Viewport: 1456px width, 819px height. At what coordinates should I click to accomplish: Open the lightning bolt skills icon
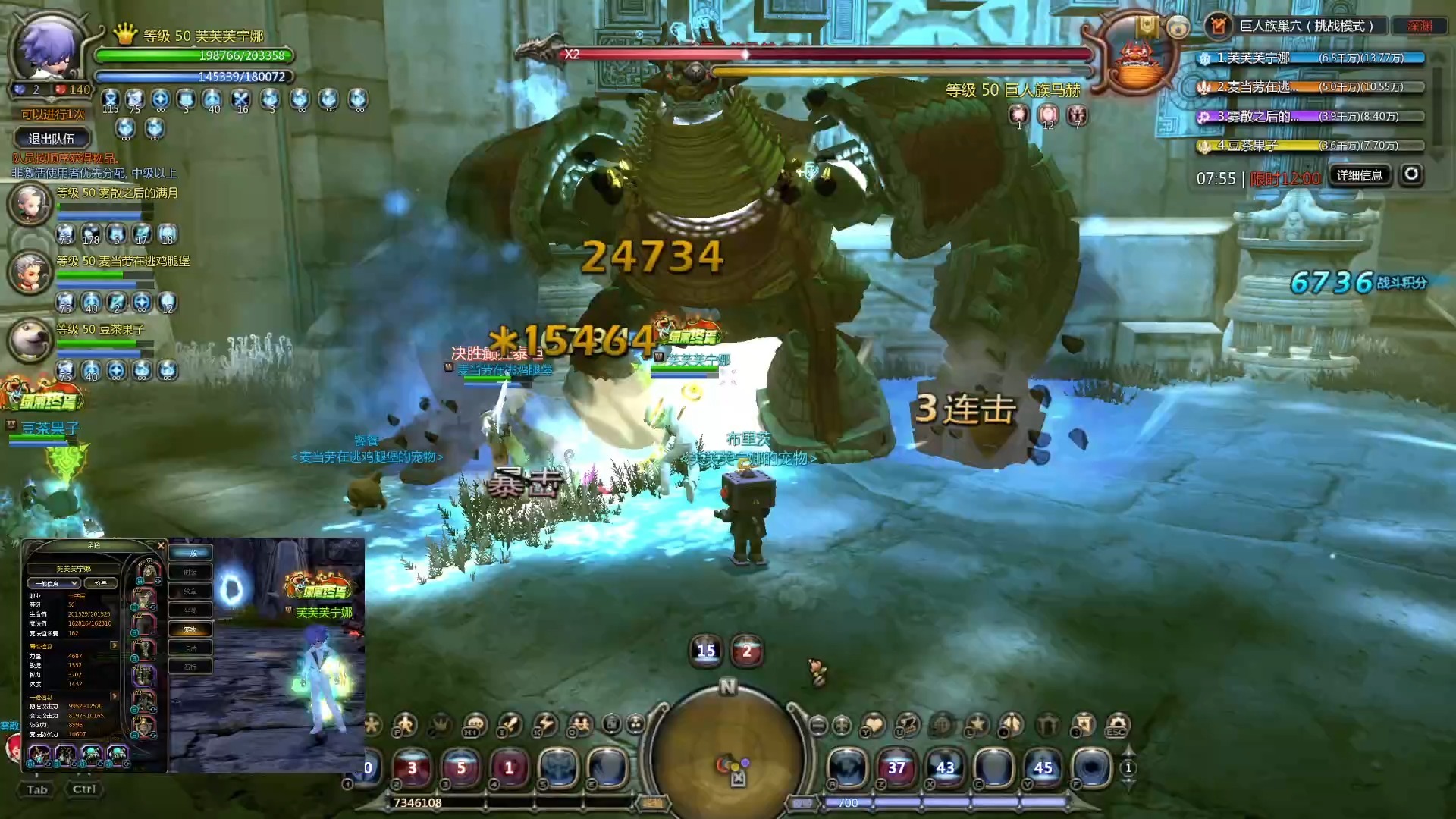click(x=544, y=725)
